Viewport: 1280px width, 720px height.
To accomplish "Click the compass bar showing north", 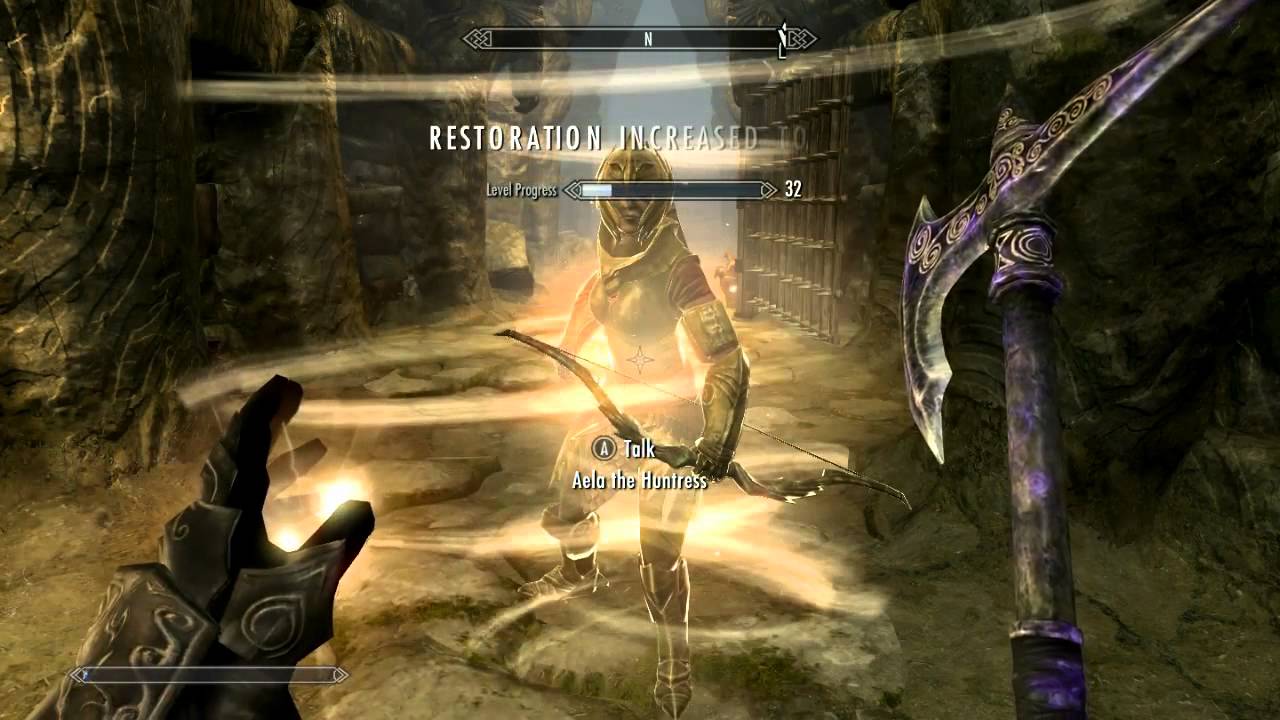I will (x=640, y=39).
